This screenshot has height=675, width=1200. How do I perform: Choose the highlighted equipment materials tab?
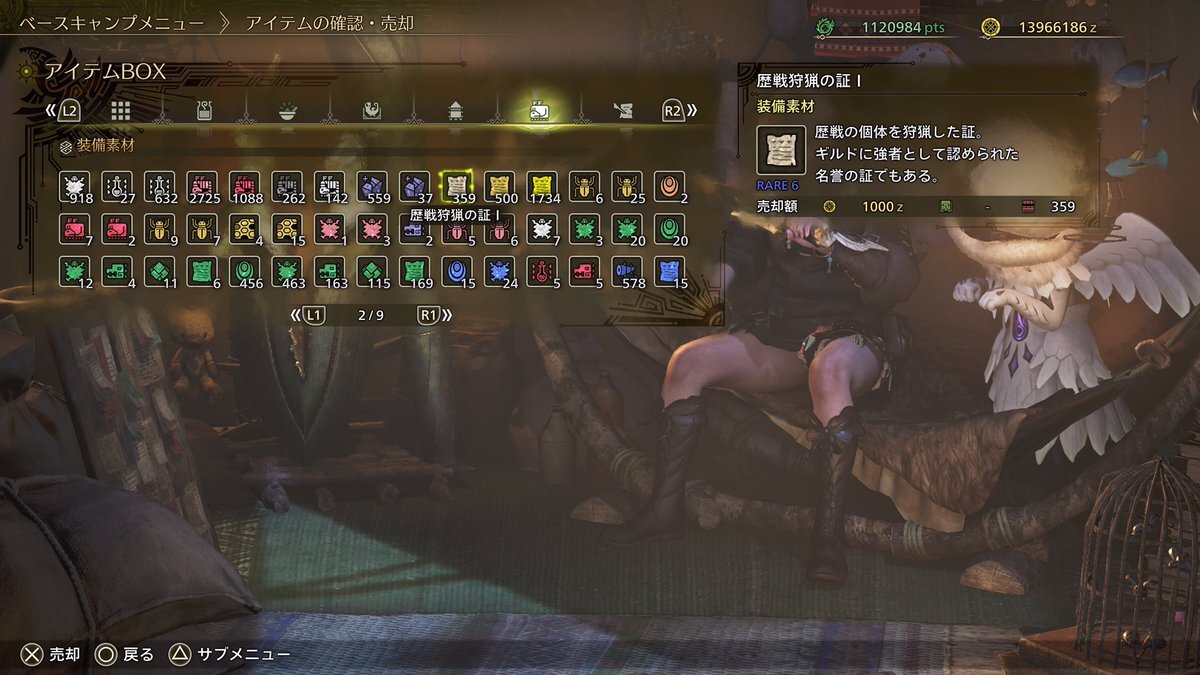(538, 110)
